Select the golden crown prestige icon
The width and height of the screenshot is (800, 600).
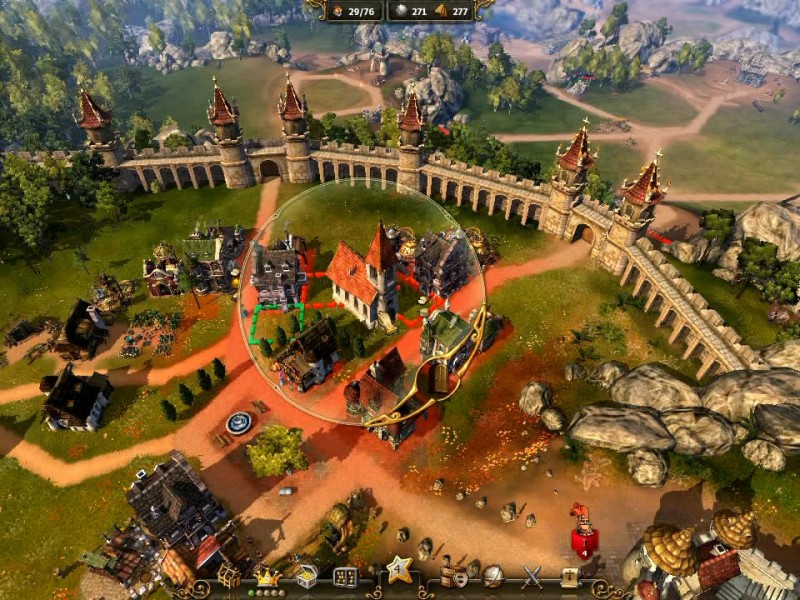coord(266,576)
